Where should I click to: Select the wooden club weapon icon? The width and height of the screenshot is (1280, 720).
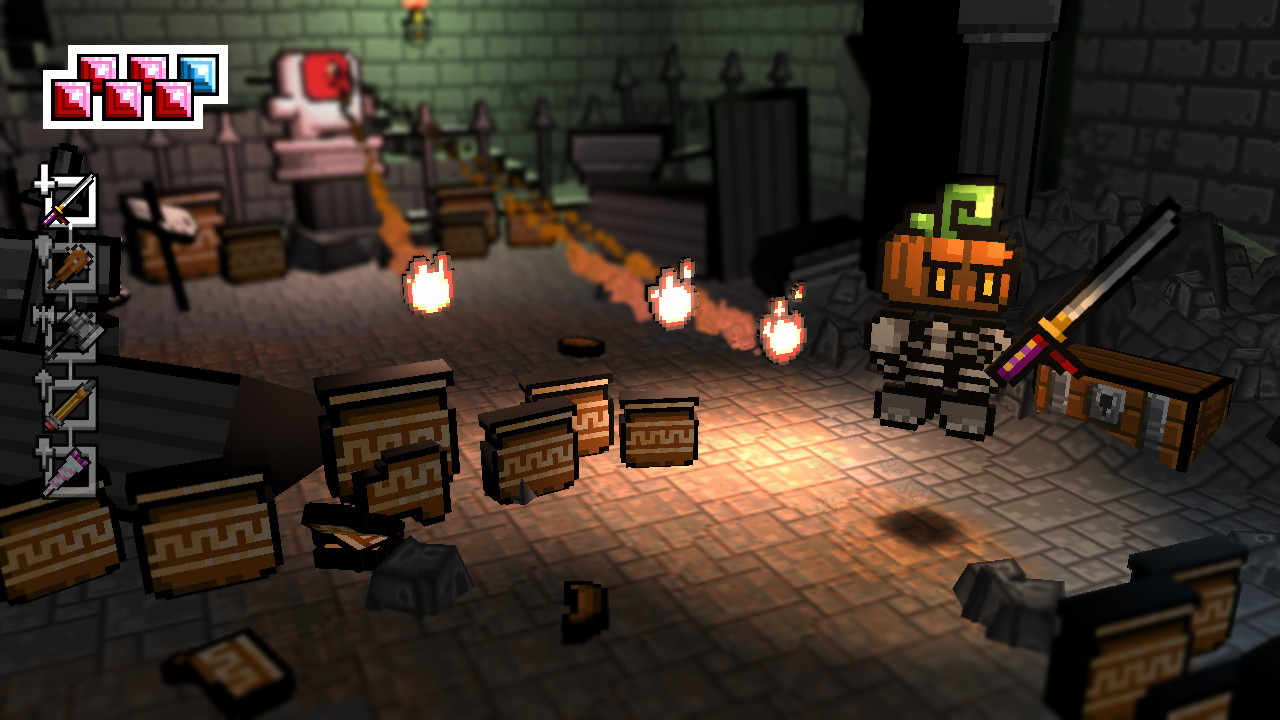coord(70,265)
